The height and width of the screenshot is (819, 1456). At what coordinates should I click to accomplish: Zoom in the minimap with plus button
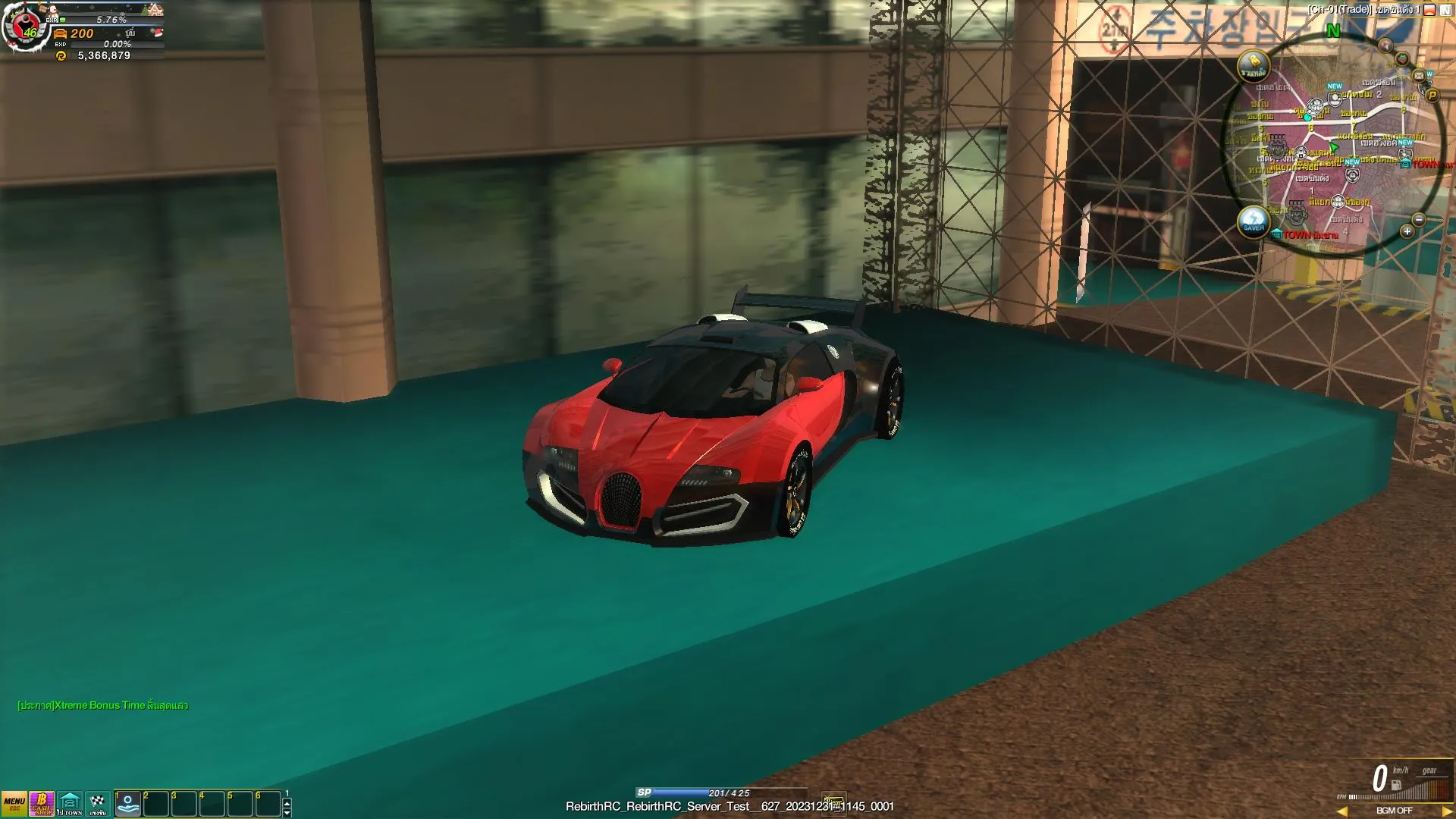click(1407, 232)
